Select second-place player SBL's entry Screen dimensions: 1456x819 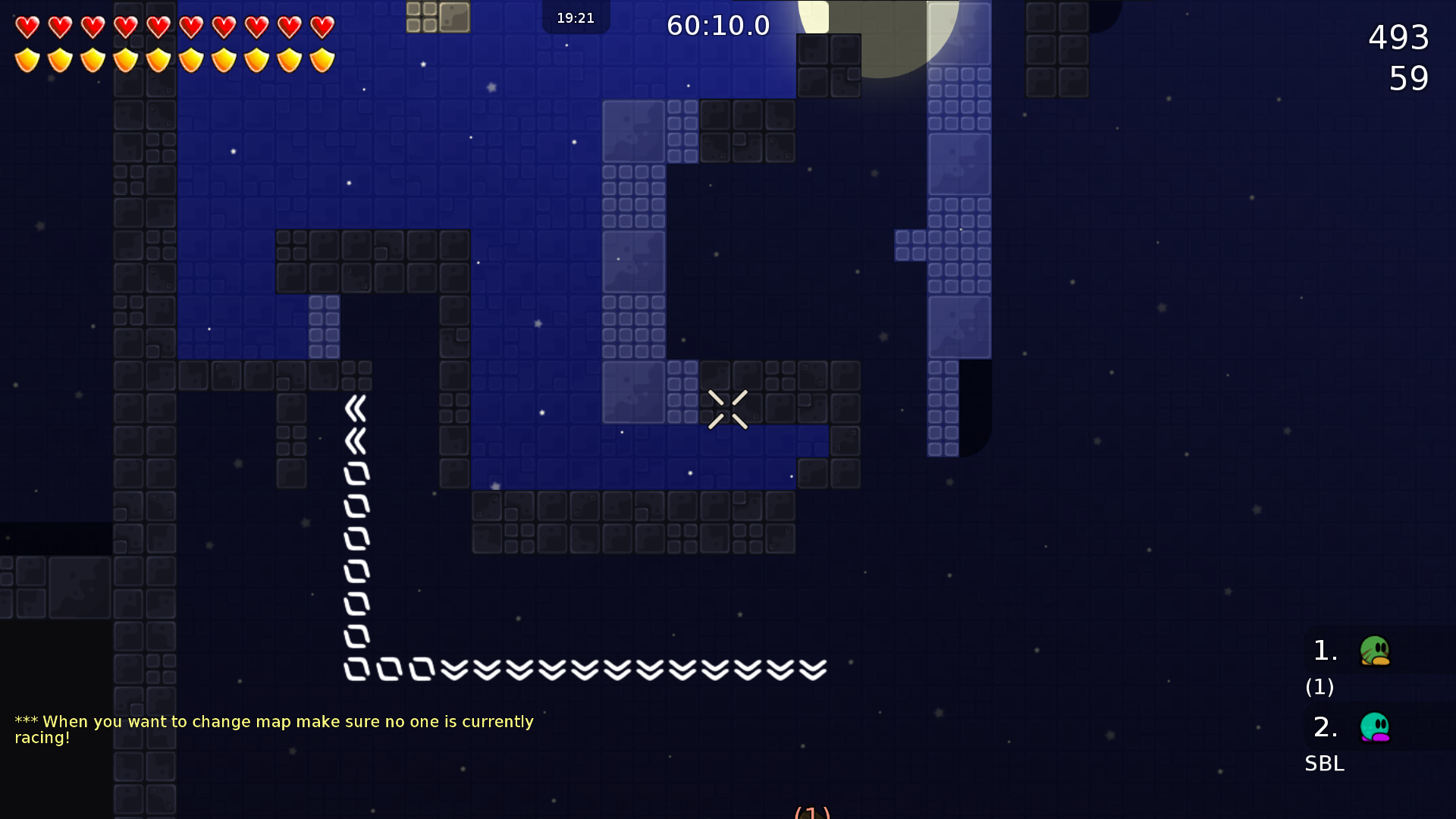[x=1374, y=728]
